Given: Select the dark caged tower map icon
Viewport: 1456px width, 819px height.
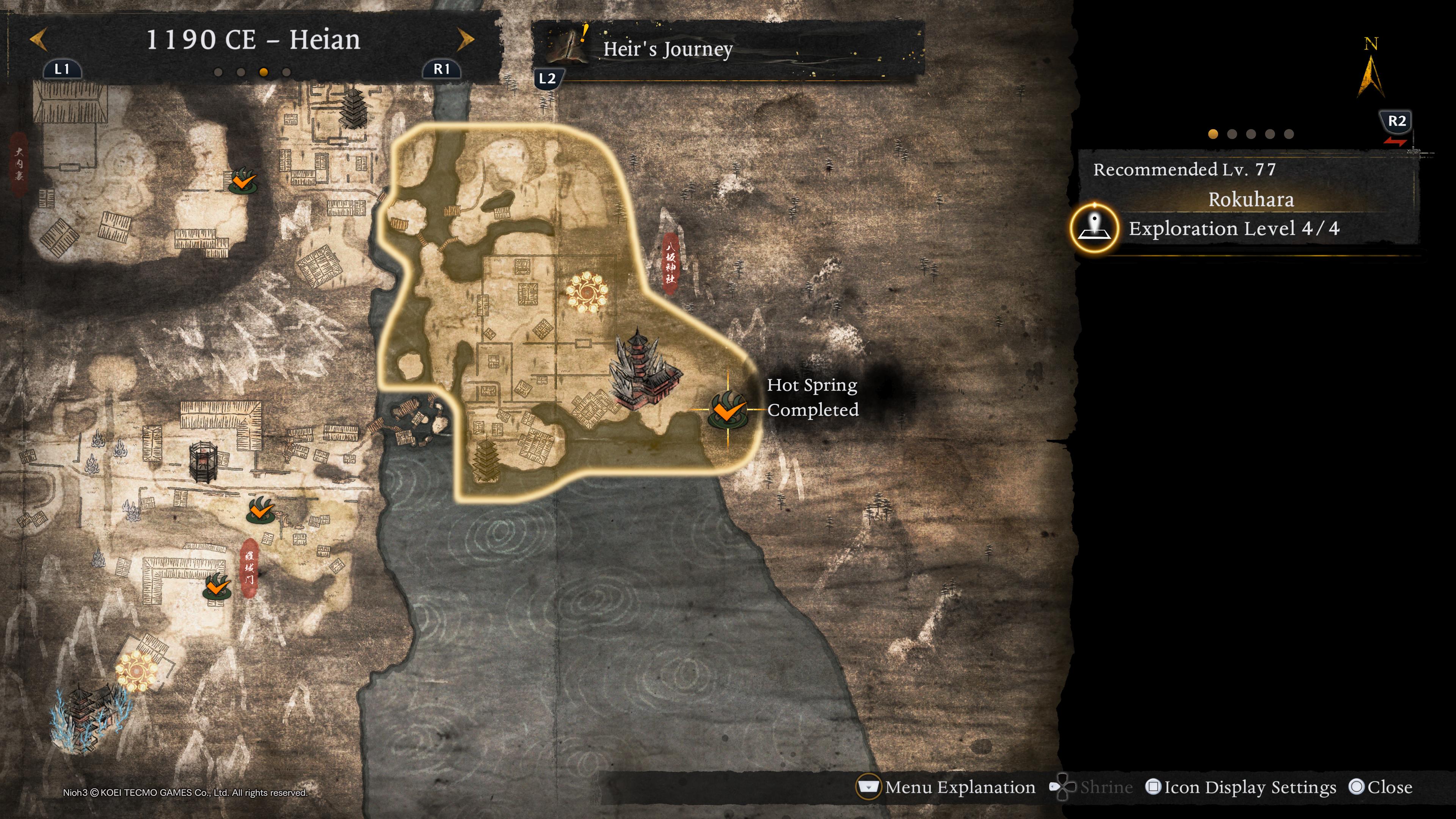Looking at the screenshot, I should pyautogui.click(x=204, y=462).
